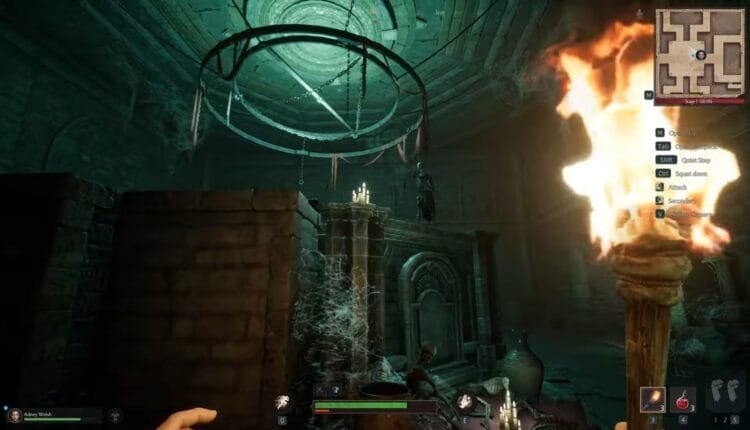
Task: Activate the skill icon right of stamina bar
Action: (x=465, y=402)
